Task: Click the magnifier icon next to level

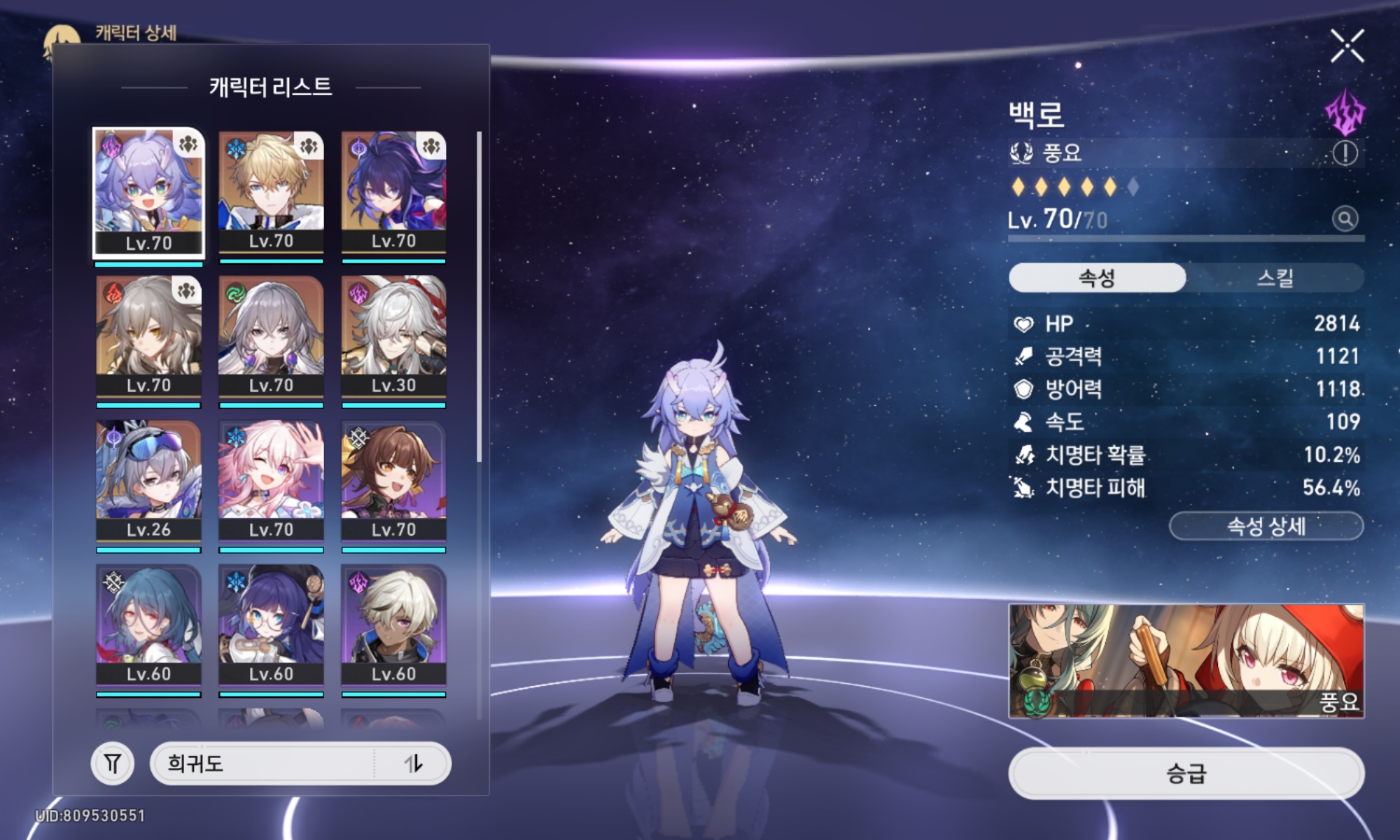Action: 1345,219
